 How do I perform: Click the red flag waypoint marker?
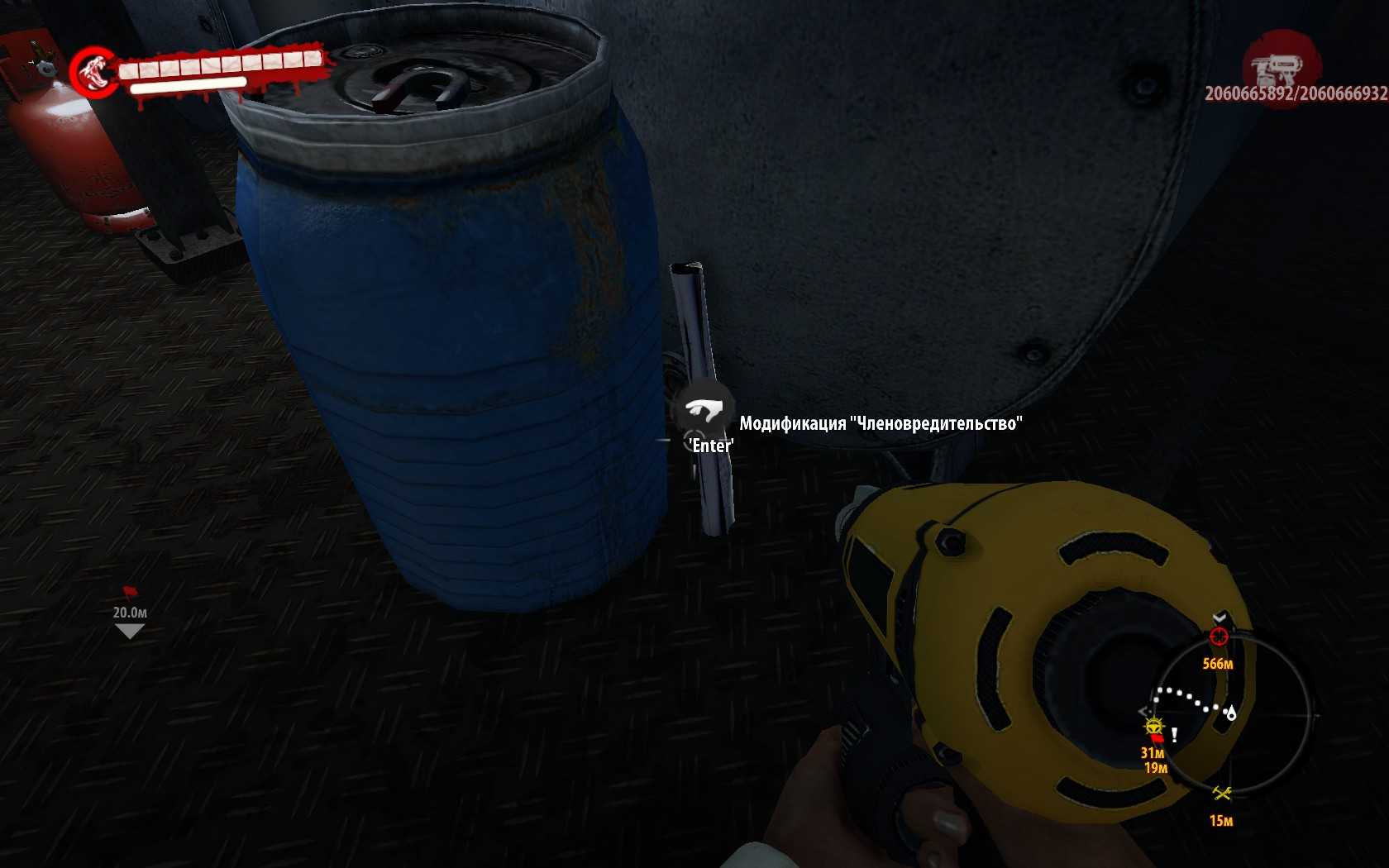pyautogui.click(x=129, y=592)
